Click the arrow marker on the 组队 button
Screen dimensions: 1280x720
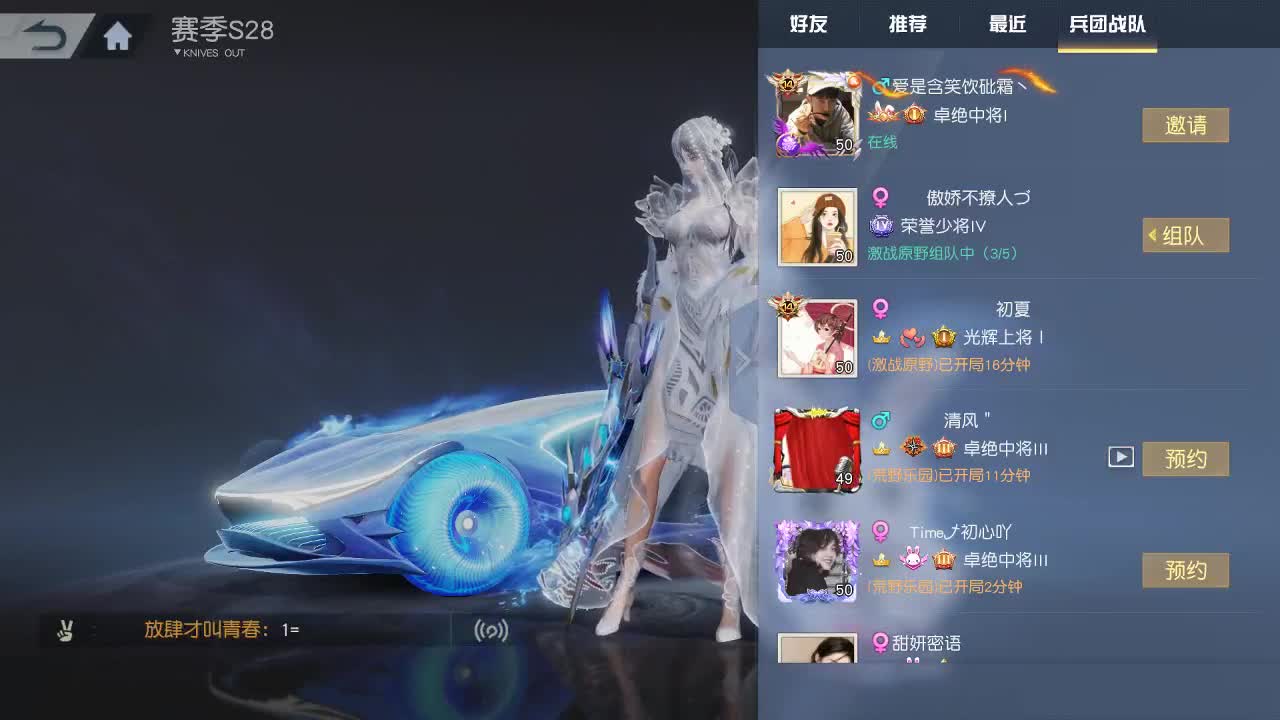click(x=1151, y=235)
